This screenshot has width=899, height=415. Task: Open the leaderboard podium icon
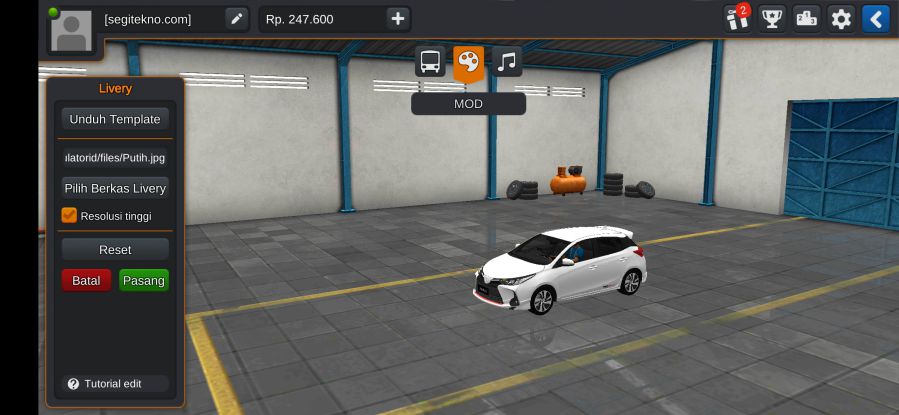point(806,19)
